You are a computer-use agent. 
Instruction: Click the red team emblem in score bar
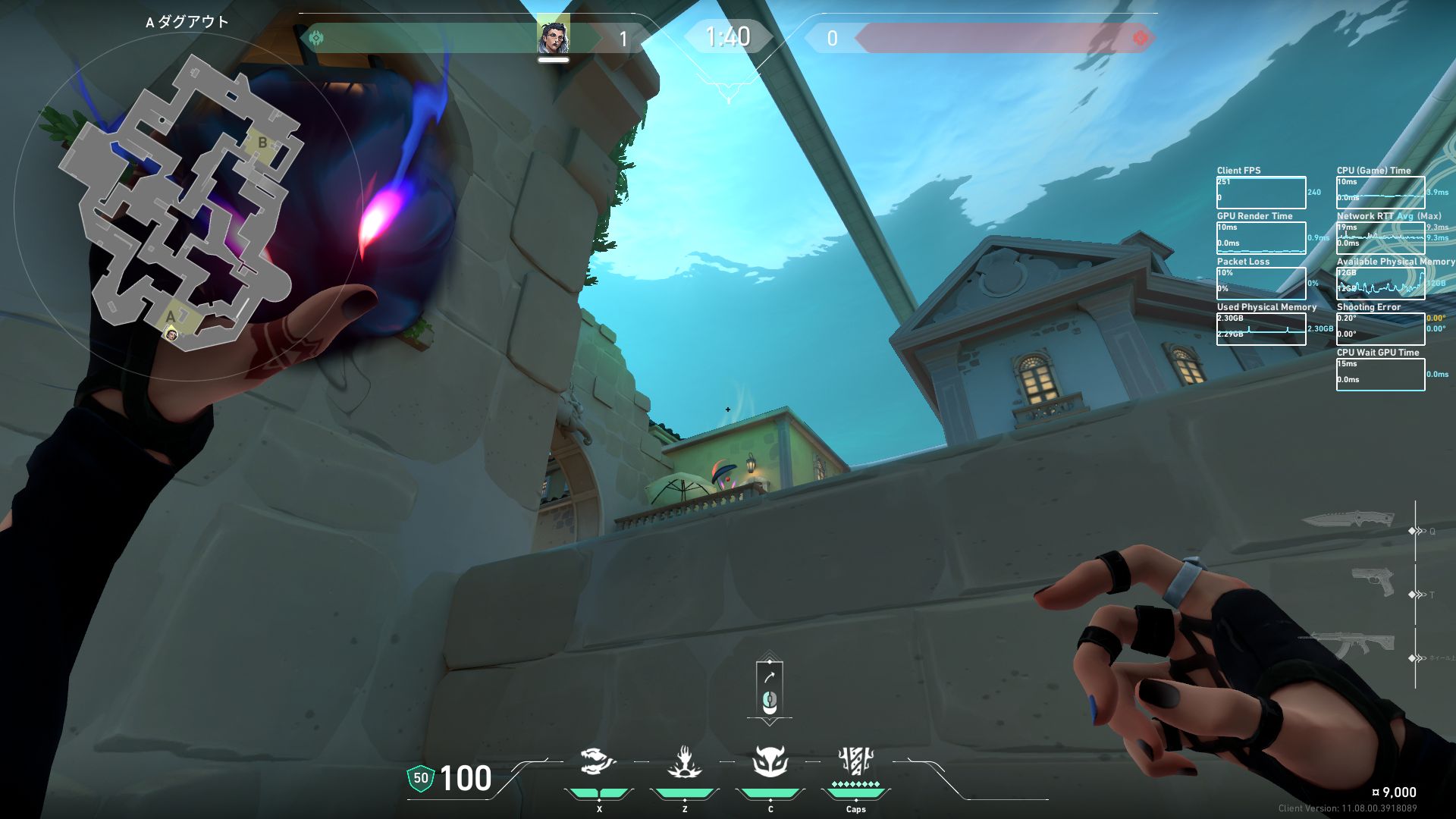coord(1140,37)
